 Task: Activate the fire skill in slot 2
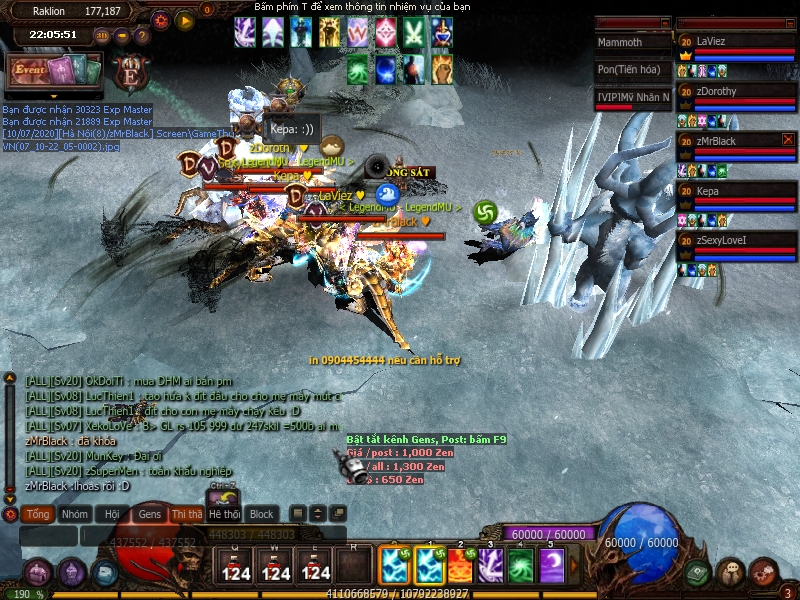click(x=460, y=566)
